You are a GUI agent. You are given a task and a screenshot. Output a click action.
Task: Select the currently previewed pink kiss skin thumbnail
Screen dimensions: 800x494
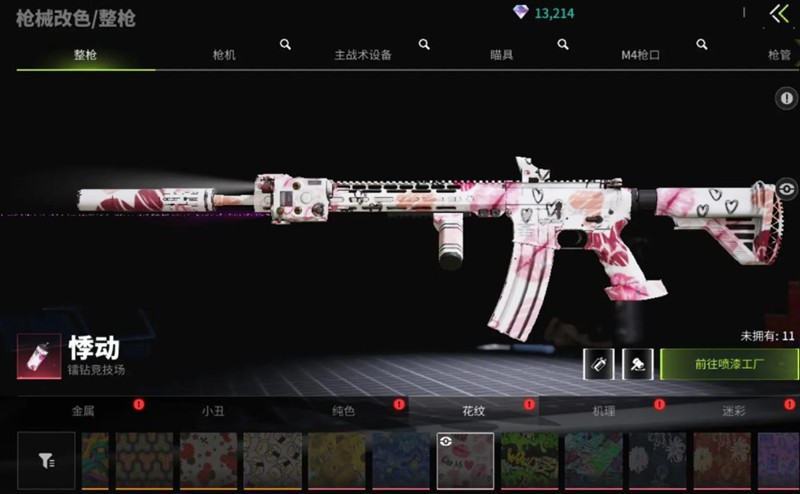pos(465,461)
